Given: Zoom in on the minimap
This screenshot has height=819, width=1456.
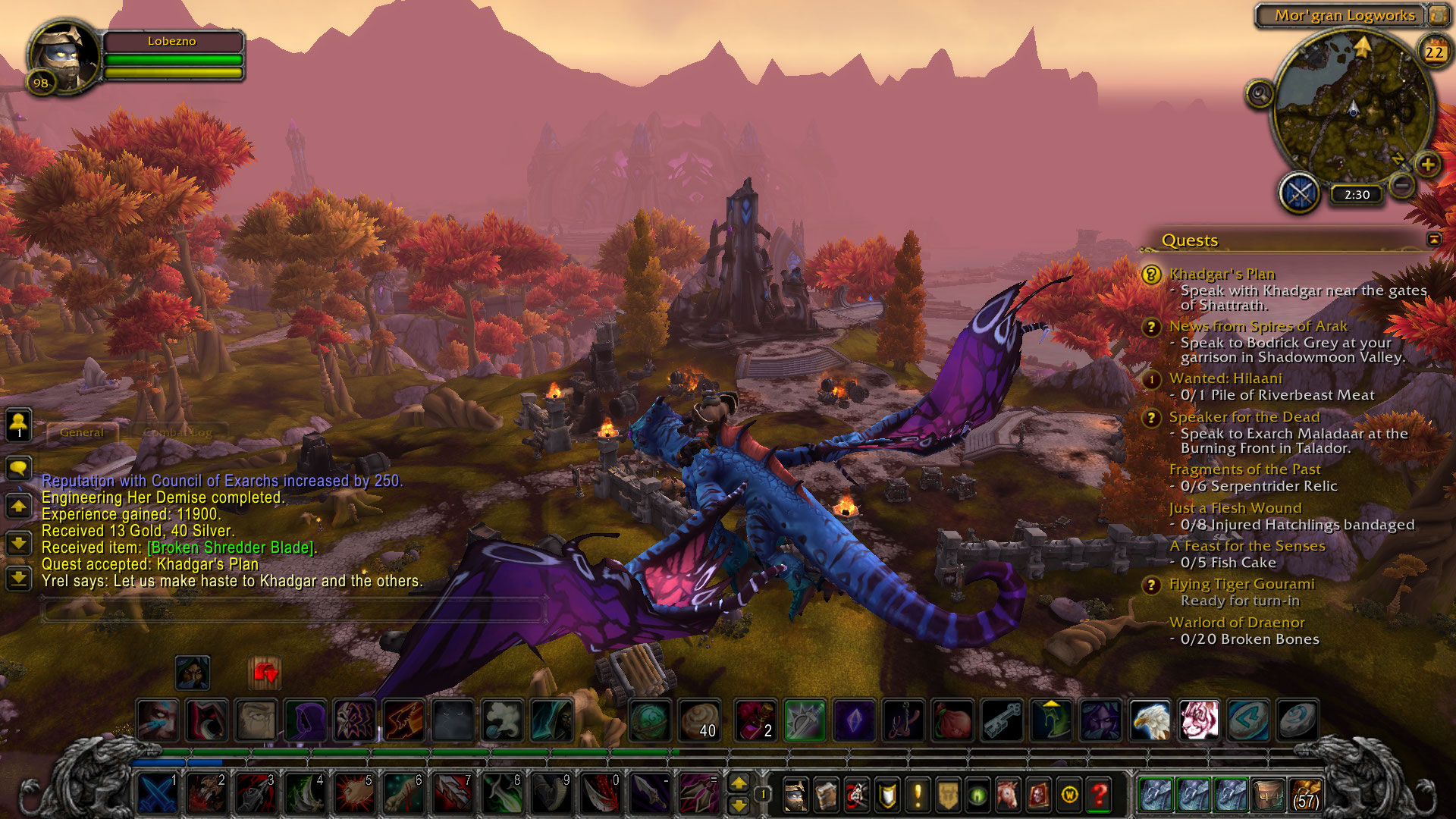Looking at the screenshot, I should (x=1428, y=164).
